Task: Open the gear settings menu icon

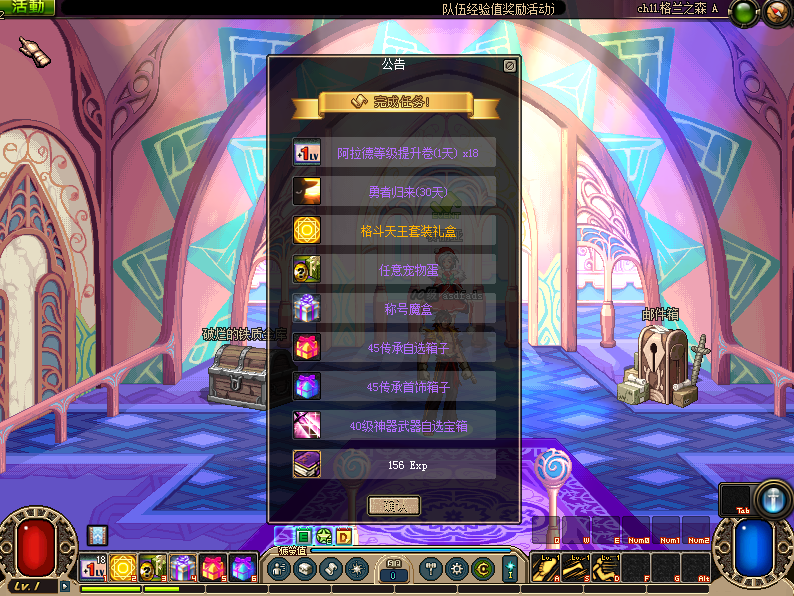Action: (457, 568)
